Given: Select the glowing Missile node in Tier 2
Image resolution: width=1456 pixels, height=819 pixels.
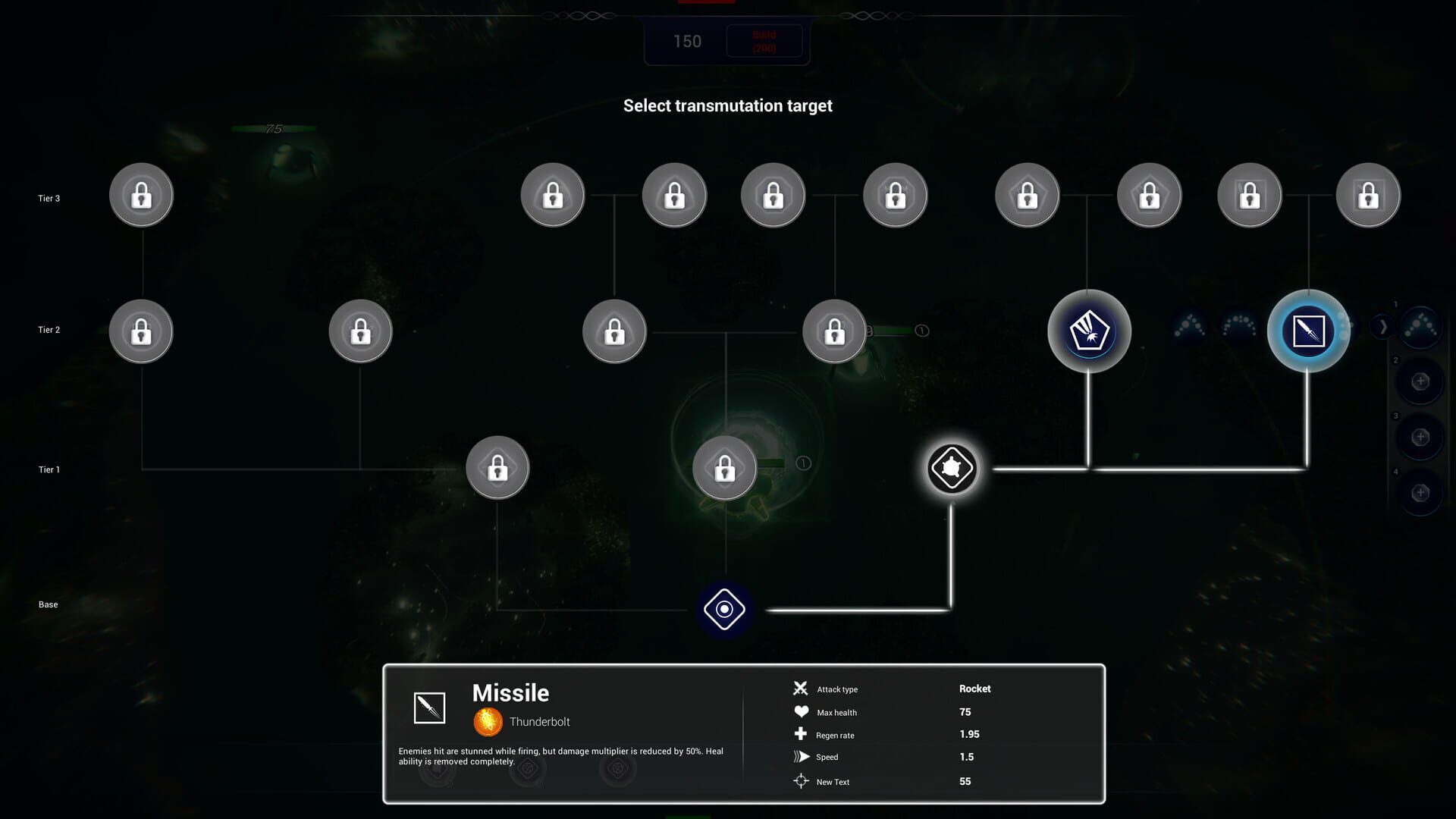Looking at the screenshot, I should pyautogui.click(x=1307, y=331).
